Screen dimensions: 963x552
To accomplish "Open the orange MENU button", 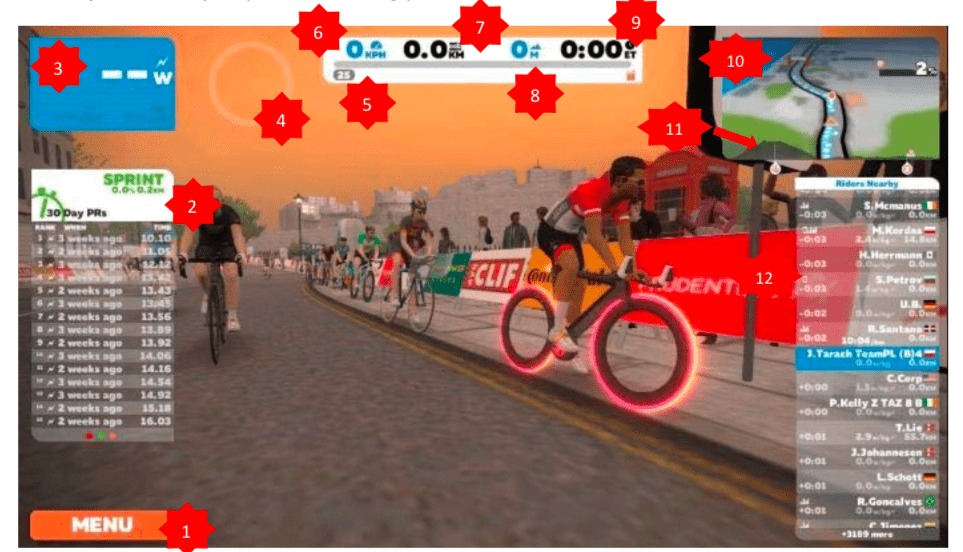I will click(x=98, y=525).
